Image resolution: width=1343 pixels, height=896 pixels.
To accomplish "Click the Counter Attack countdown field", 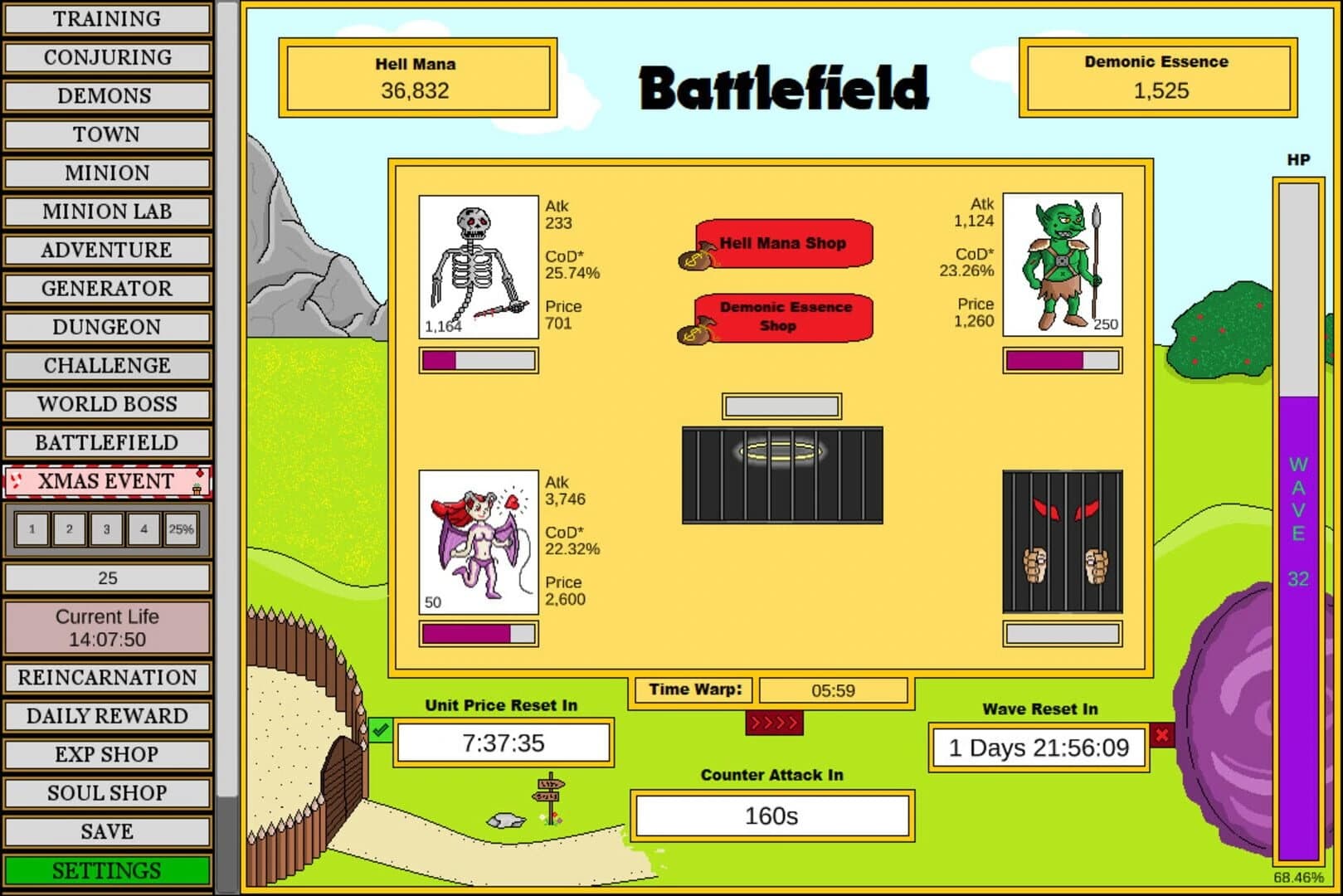I will [771, 815].
